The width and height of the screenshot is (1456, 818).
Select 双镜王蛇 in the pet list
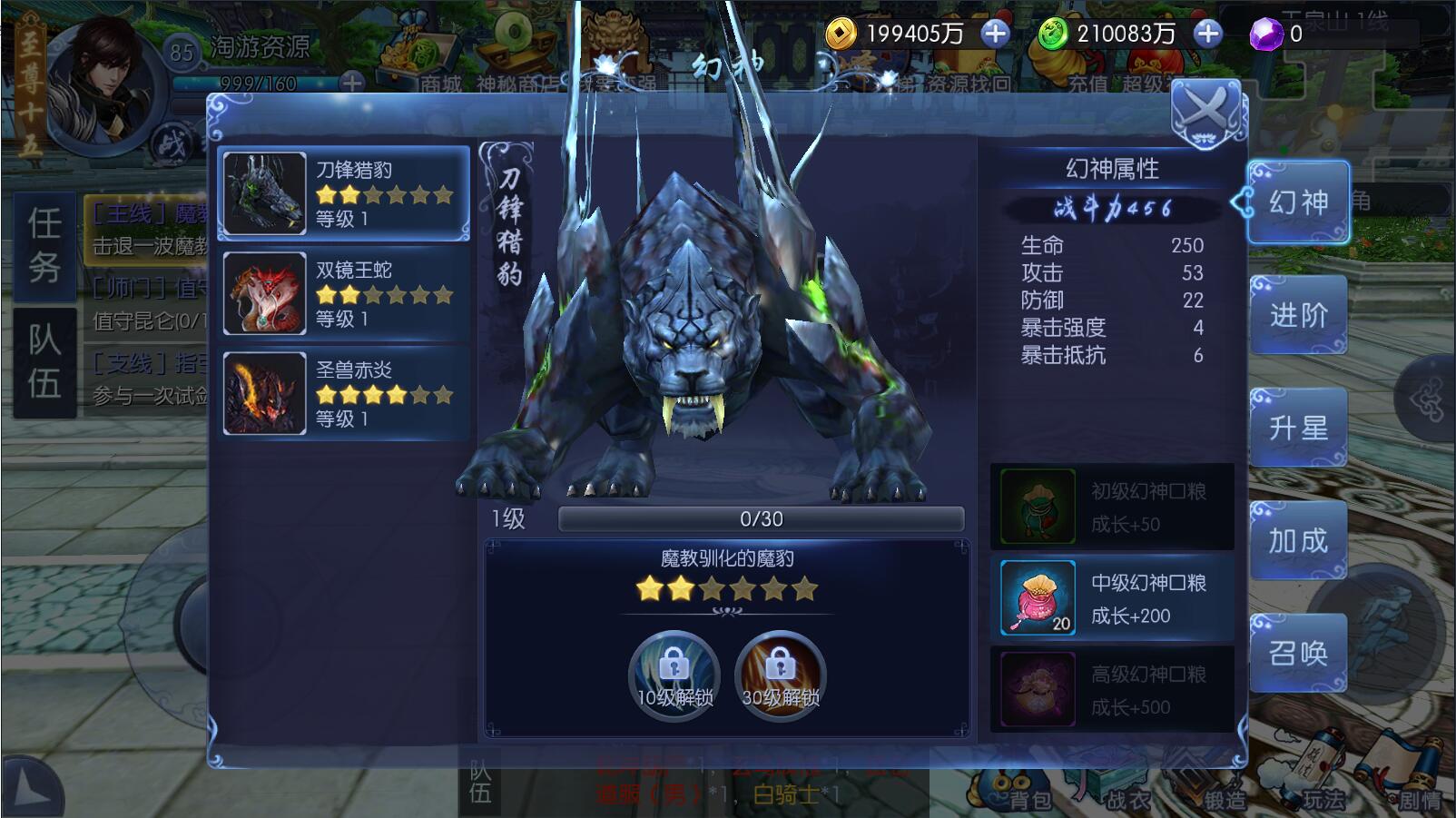(345, 293)
